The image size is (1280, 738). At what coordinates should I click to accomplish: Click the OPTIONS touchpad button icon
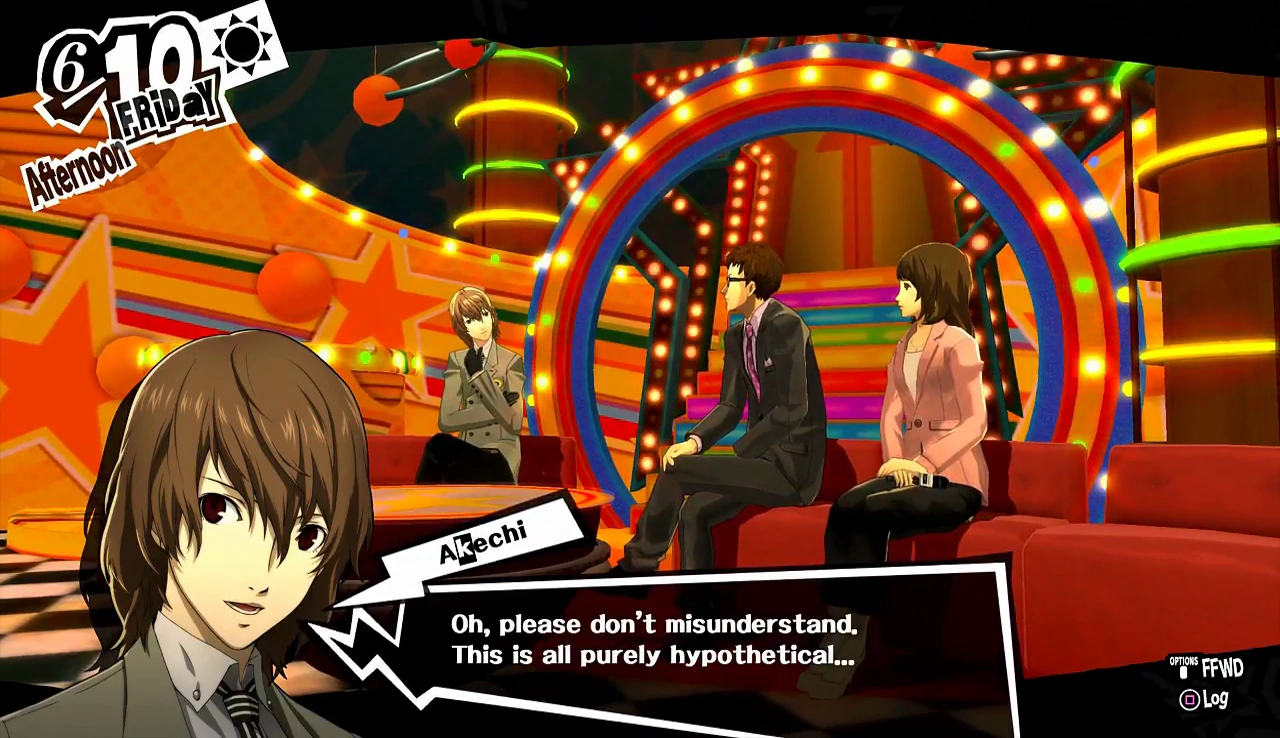(x=1183, y=672)
